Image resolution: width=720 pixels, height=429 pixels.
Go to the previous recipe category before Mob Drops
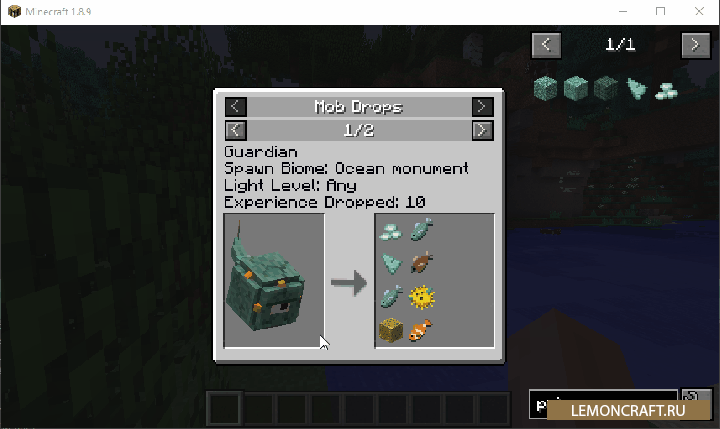click(x=235, y=106)
